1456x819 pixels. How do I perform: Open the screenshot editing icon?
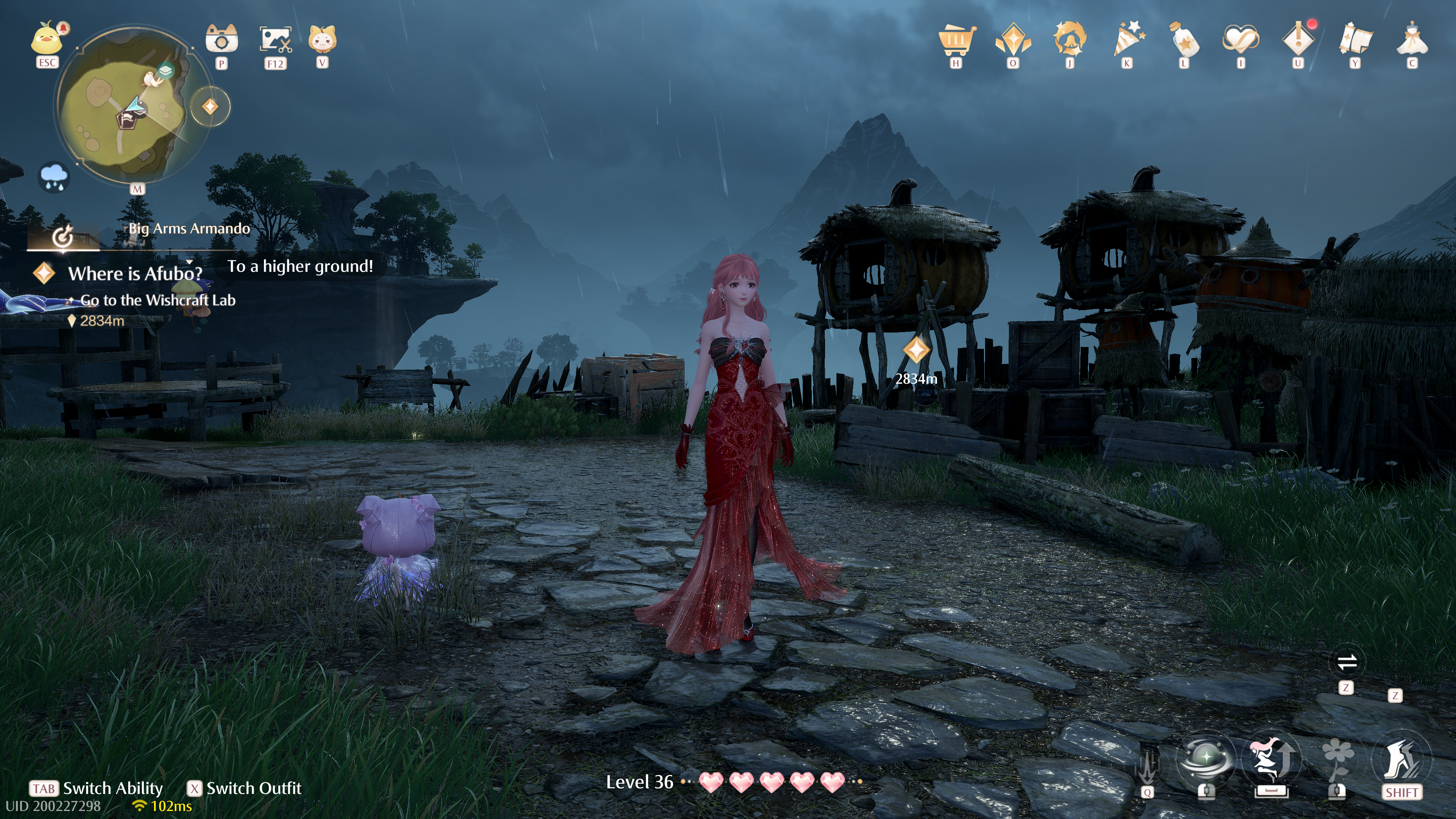pos(275,39)
